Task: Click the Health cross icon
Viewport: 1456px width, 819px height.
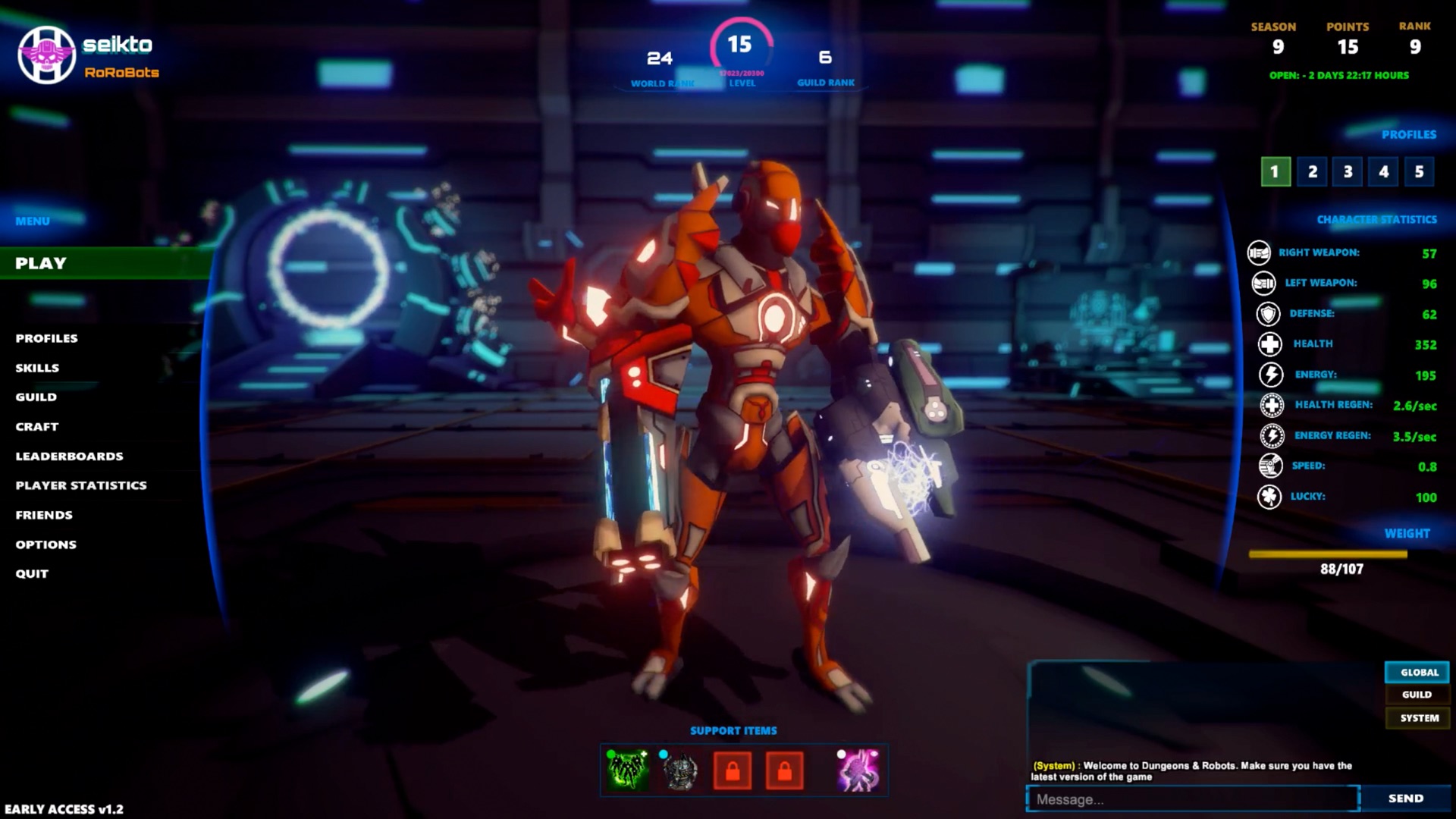Action: [1269, 344]
